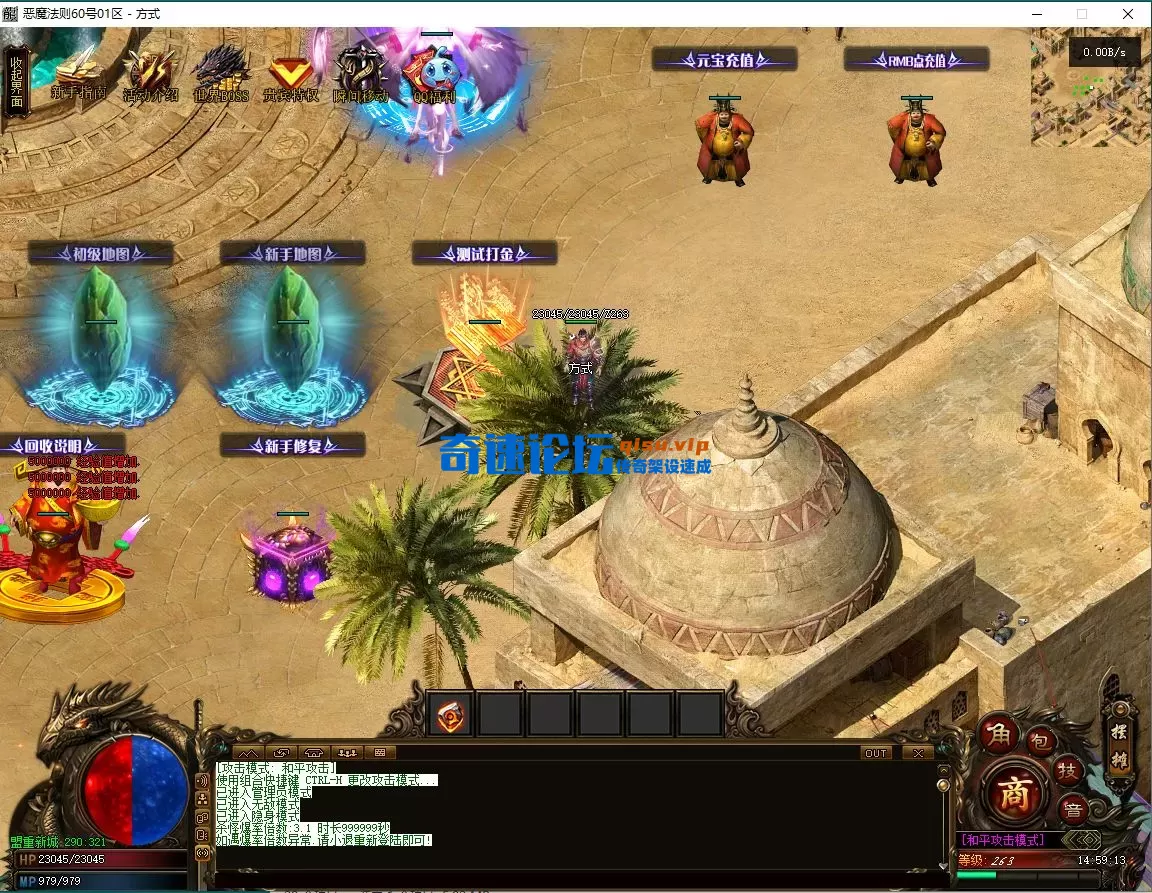Toggle sound with the 音 button

(1071, 808)
